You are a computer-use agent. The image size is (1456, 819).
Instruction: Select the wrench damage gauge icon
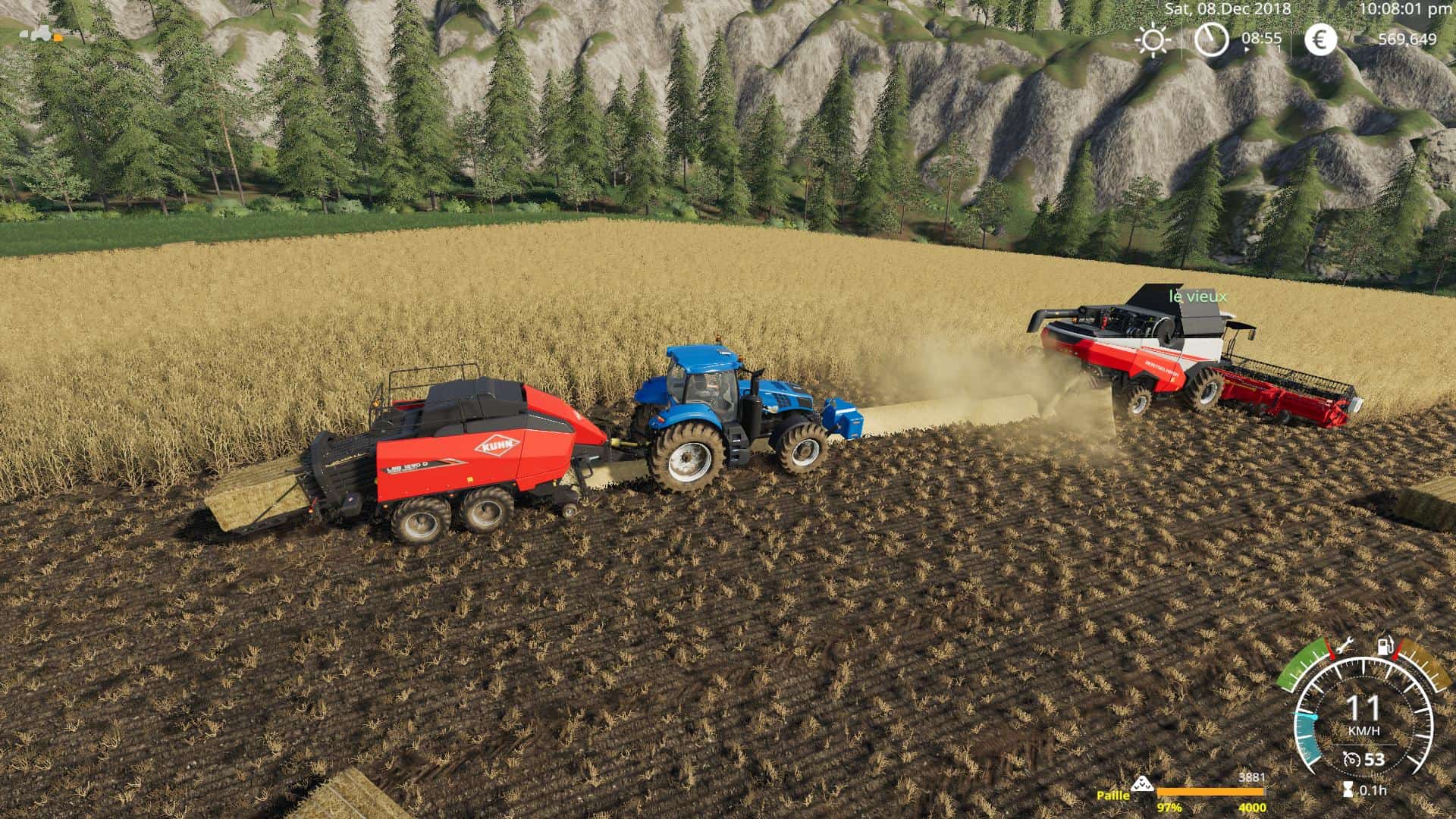tap(1345, 647)
